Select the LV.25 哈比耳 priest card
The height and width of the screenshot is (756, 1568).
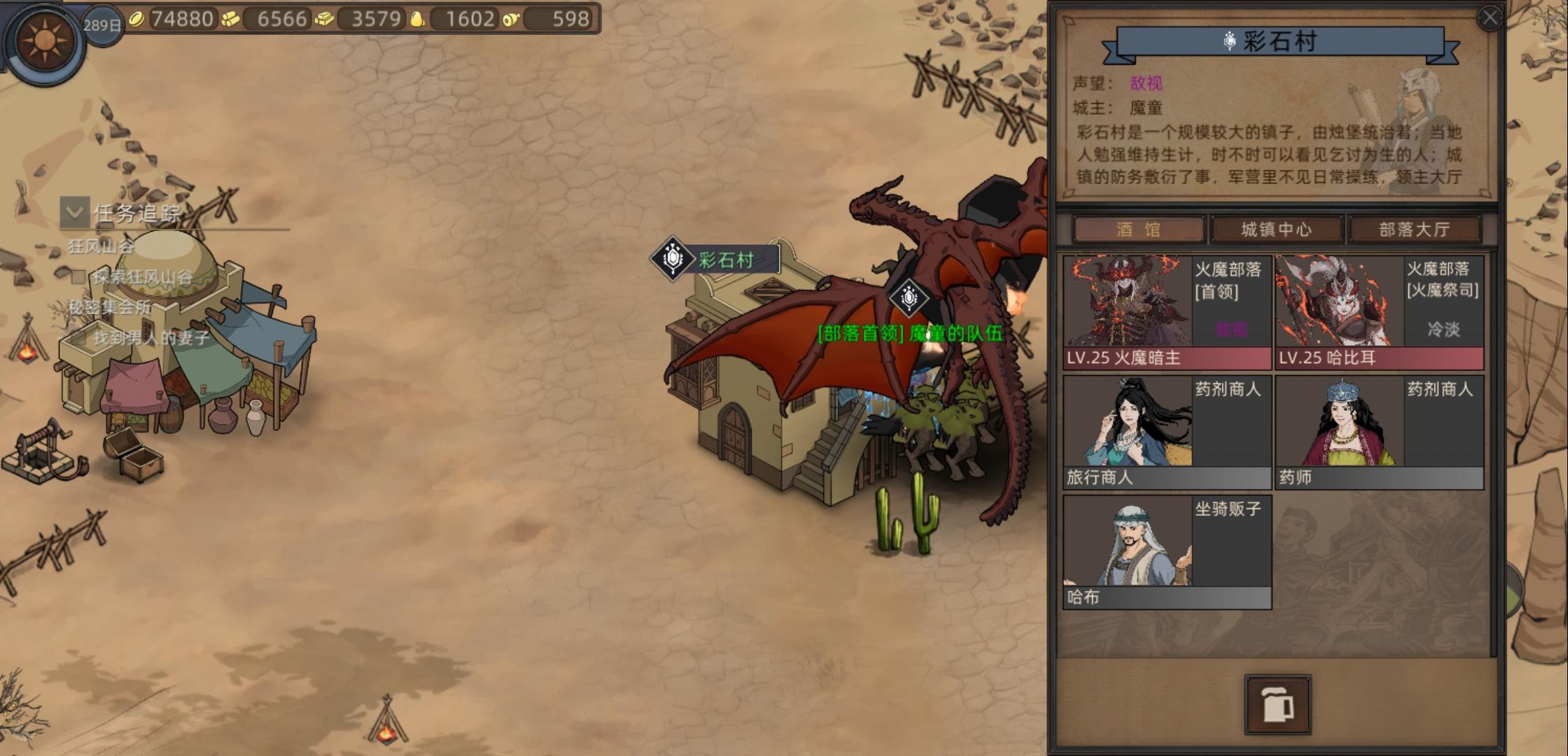[1379, 312]
